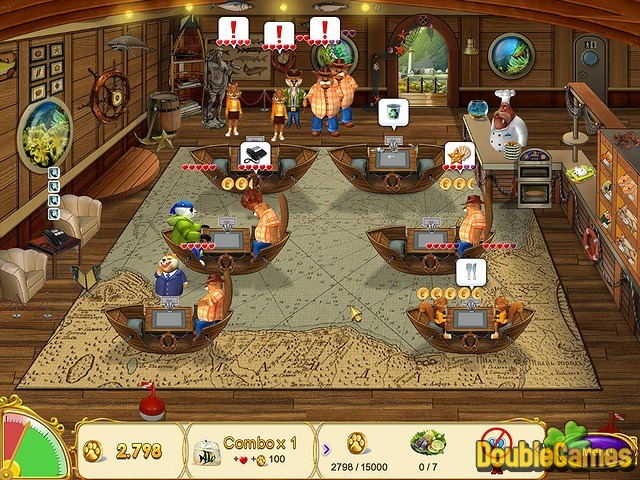
Task: Pick the seashell and starfish order bubble
Action: tap(459, 155)
